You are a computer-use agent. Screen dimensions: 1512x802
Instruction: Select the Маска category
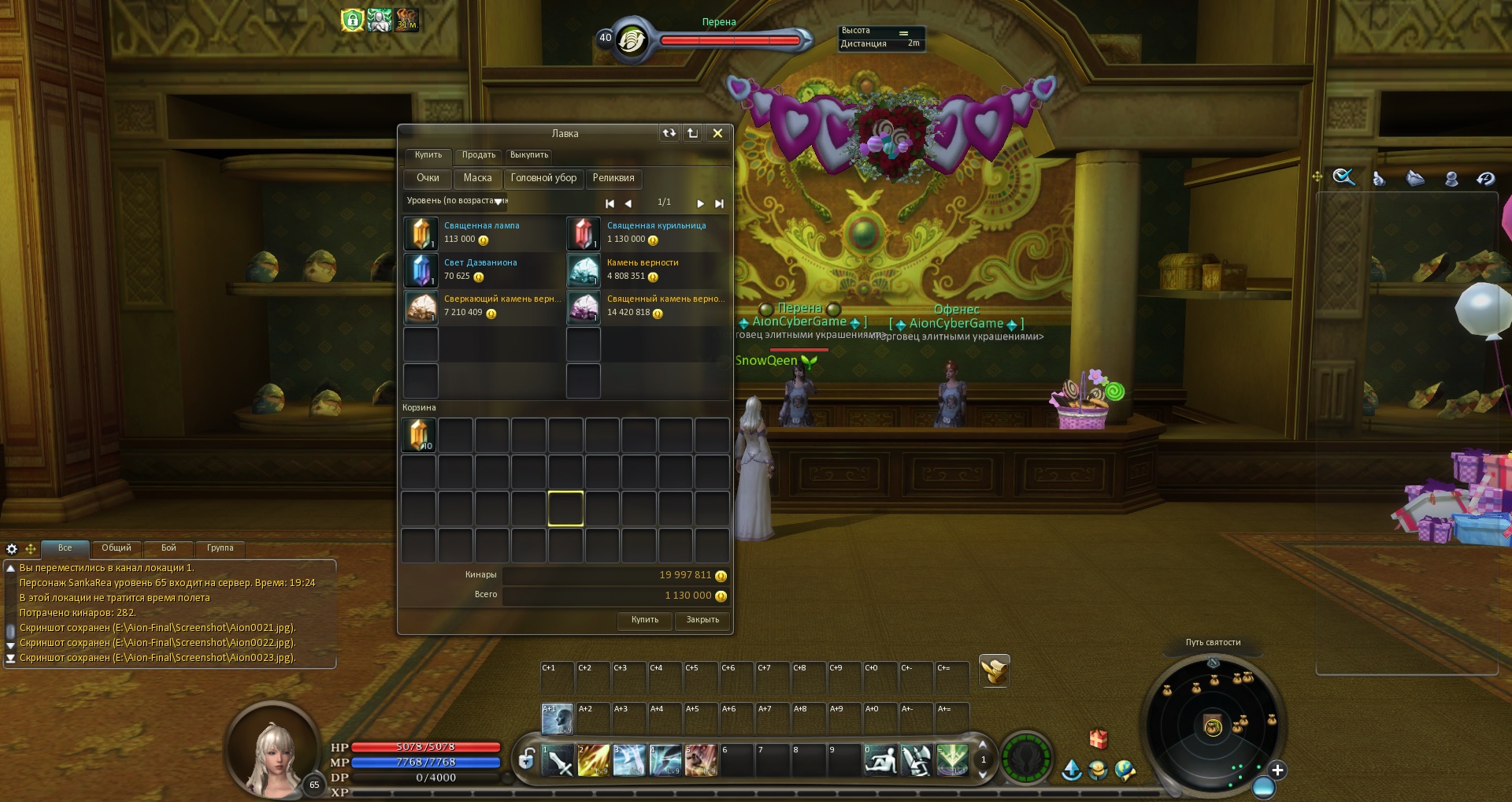pos(477,178)
